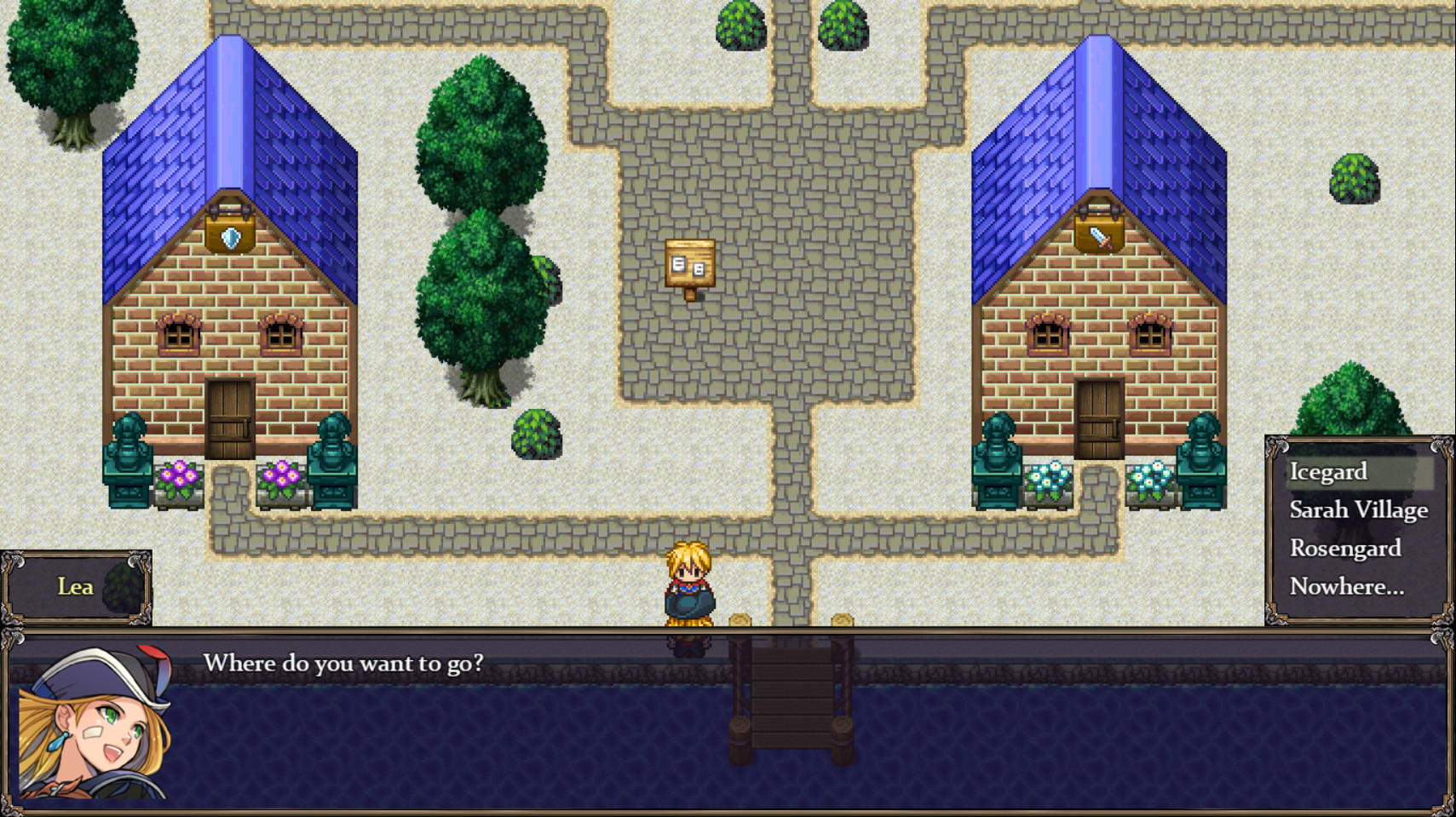Click the sword emblem on the right house
Image resolution: width=1456 pixels, height=817 pixels.
pos(1098,237)
